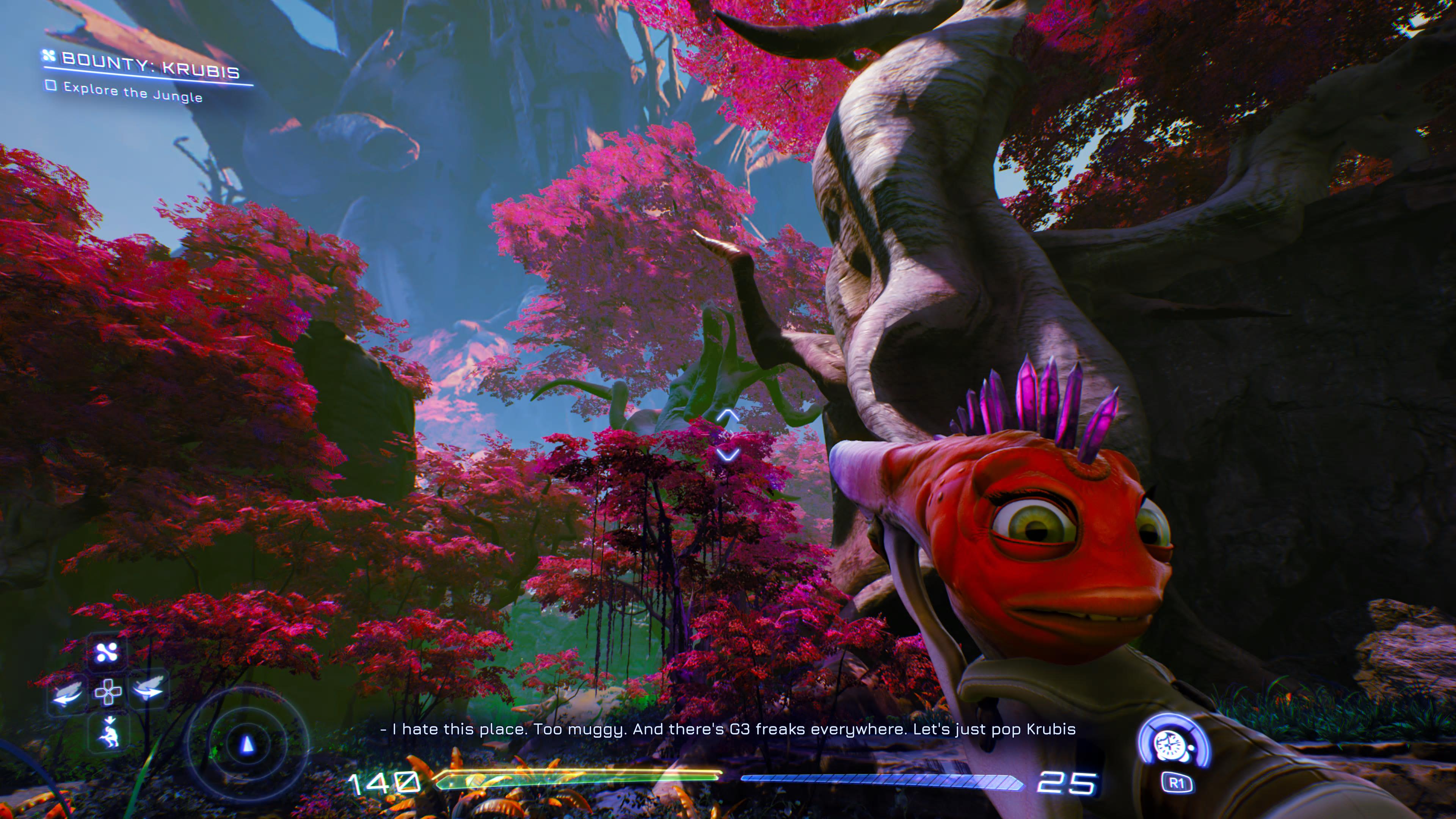The height and width of the screenshot is (819, 1456).
Task: Switch to previous weapon with left-arrow icon
Action: point(67,693)
